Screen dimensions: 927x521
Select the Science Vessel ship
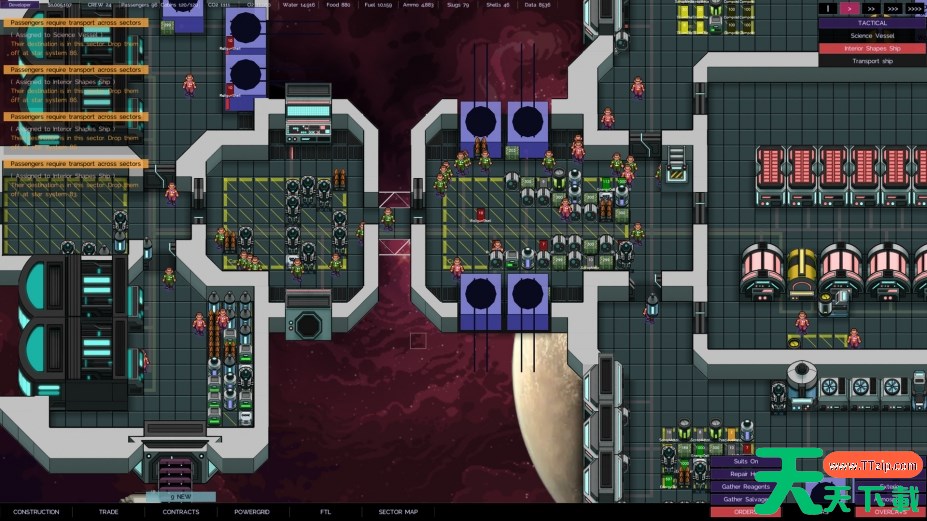[x=872, y=35]
